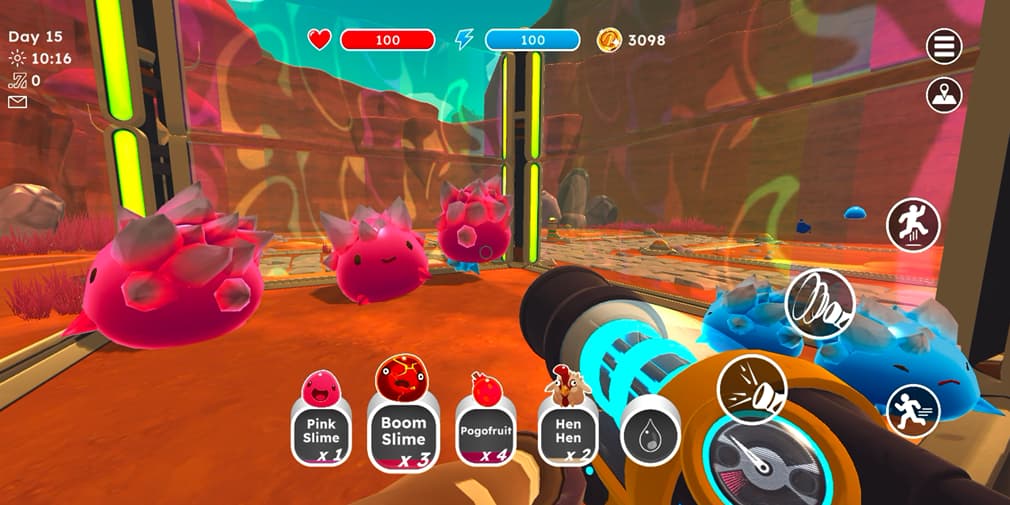Select the water droplet tank slot
This screenshot has width=1010, height=505.
point(650,437)
